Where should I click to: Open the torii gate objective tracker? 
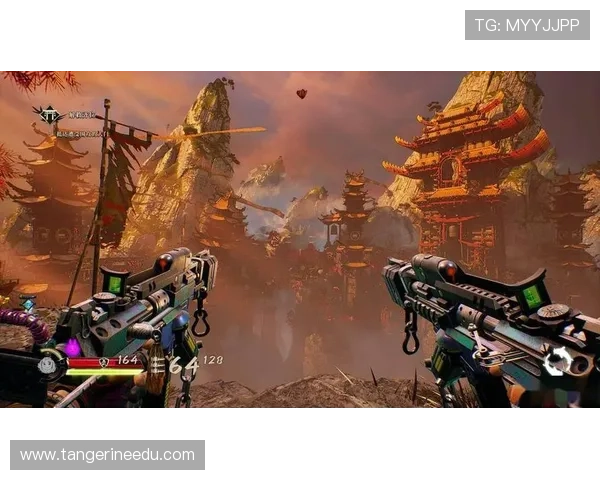coord(46,115)
